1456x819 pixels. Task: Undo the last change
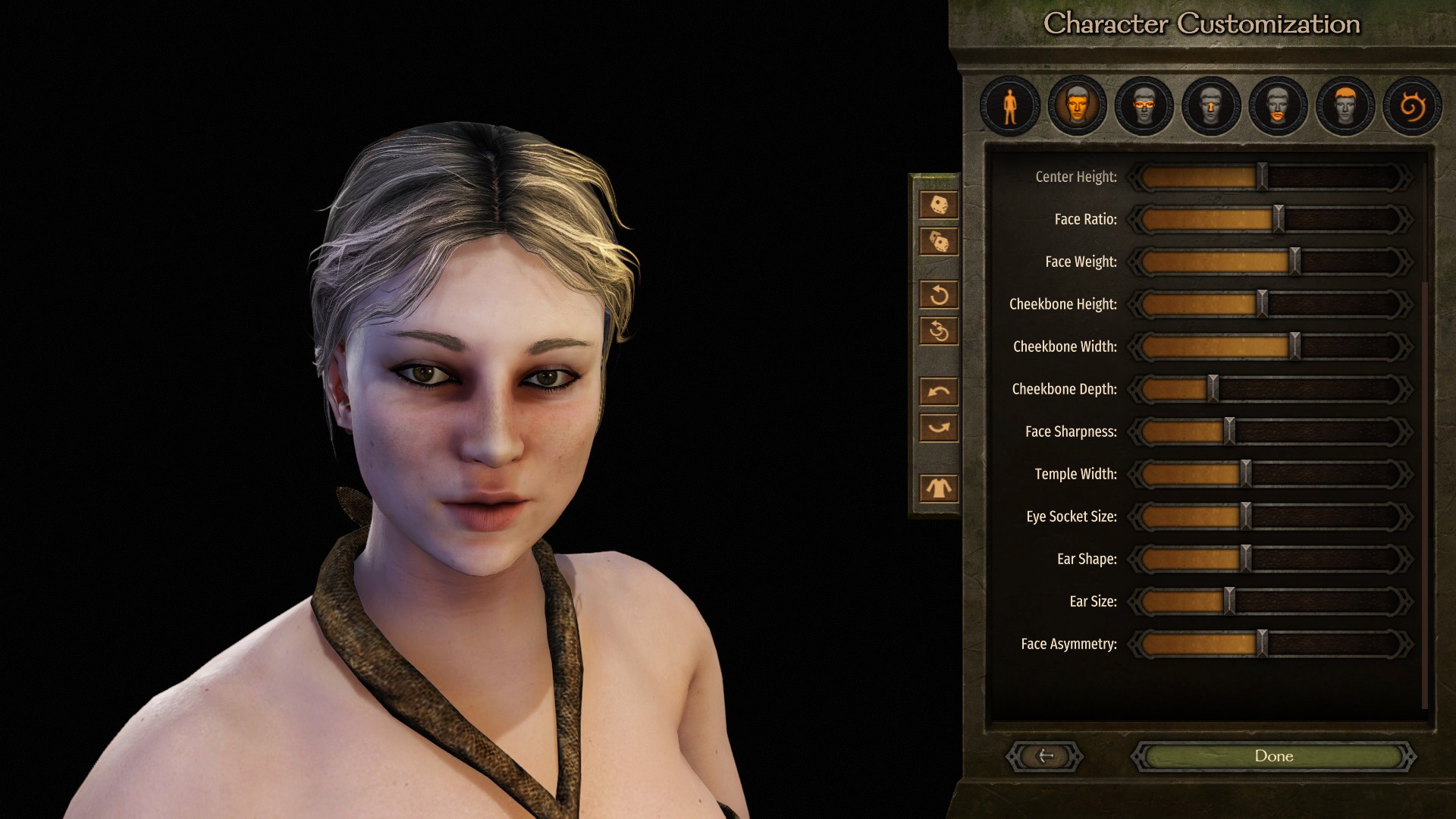click(939, 391)
